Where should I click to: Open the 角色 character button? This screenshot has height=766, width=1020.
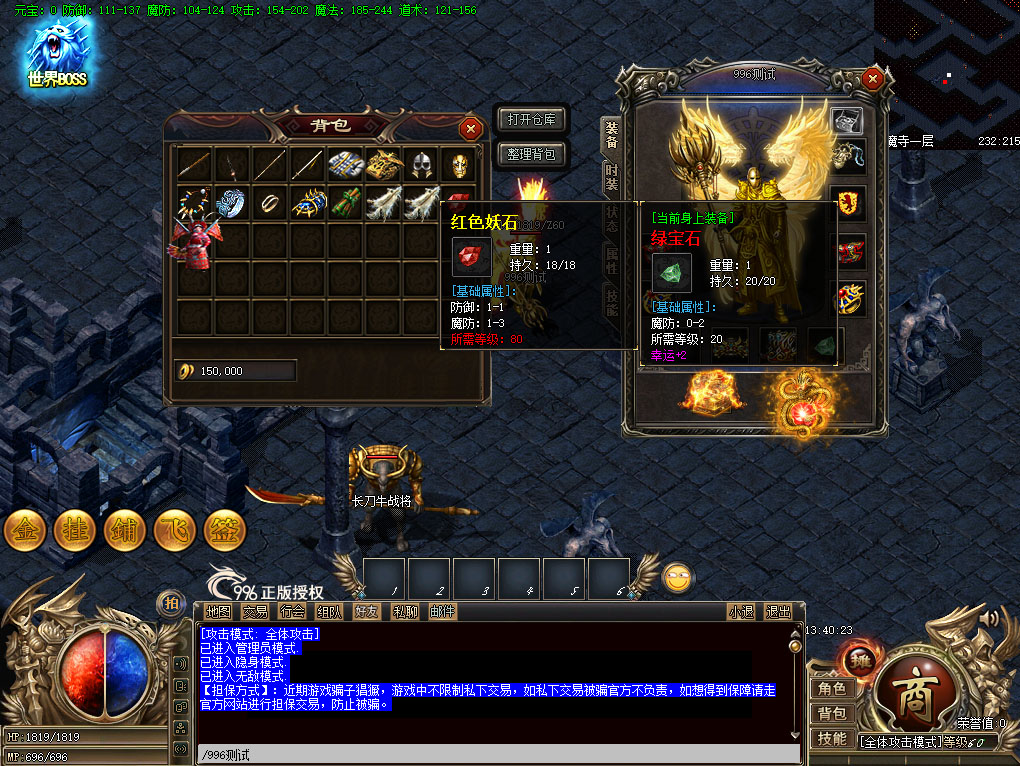click(x=832, y=688)
